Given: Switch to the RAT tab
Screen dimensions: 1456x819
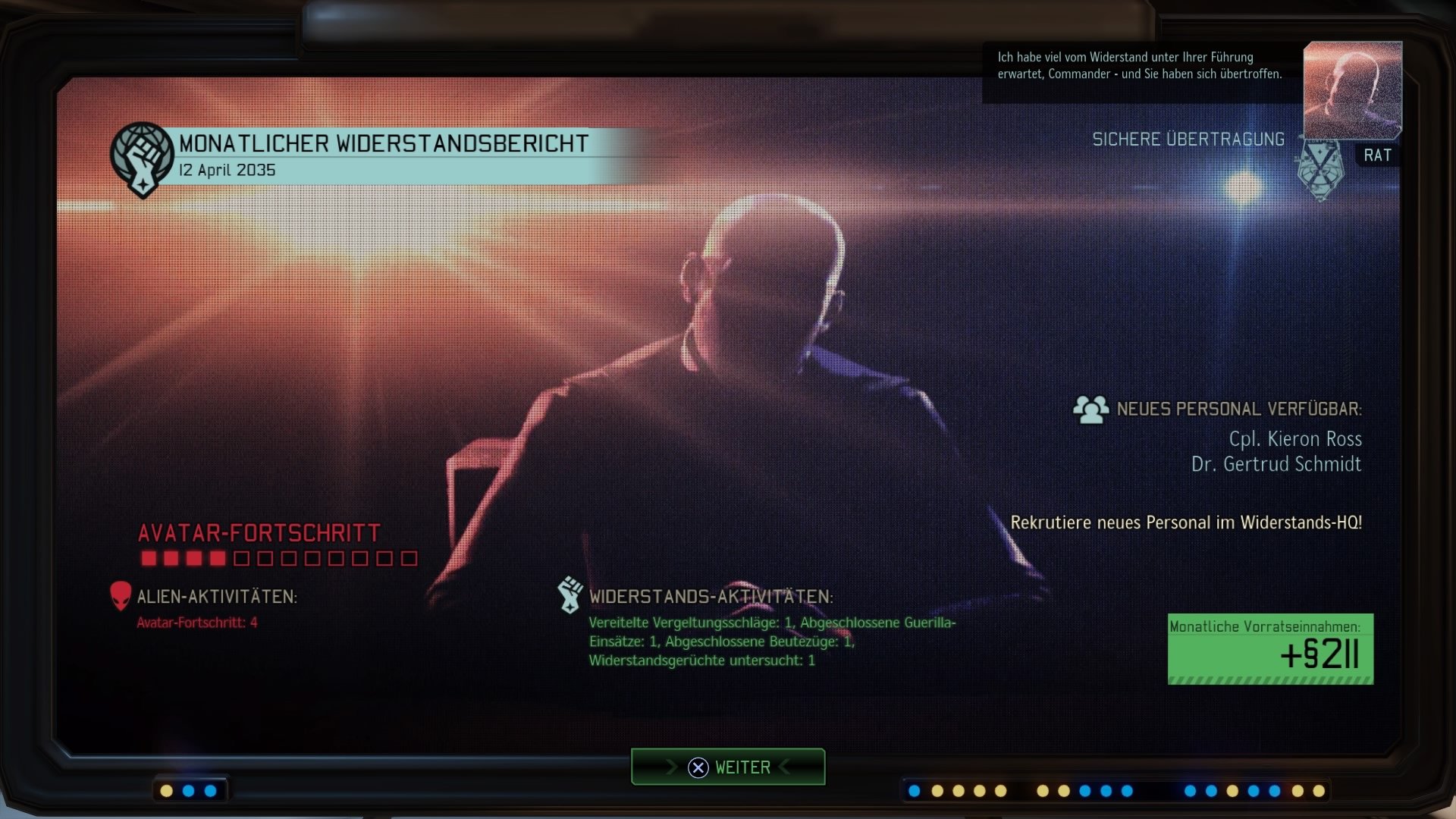Looking at the screenshot, I should (x=1378, y=155).
